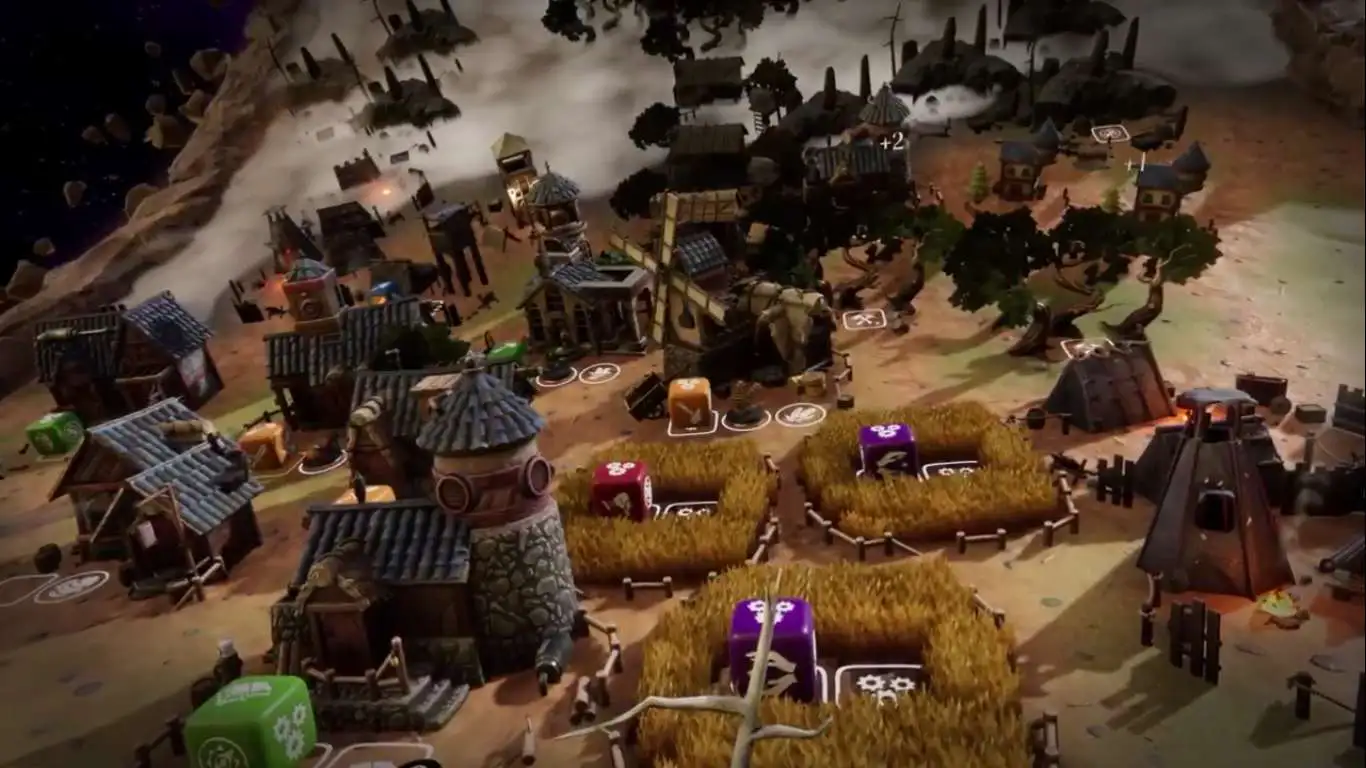Choose the crossed-tools work slot by the windmill
The width and height of the screenshot is (1366, 768).
pos(864,319)
